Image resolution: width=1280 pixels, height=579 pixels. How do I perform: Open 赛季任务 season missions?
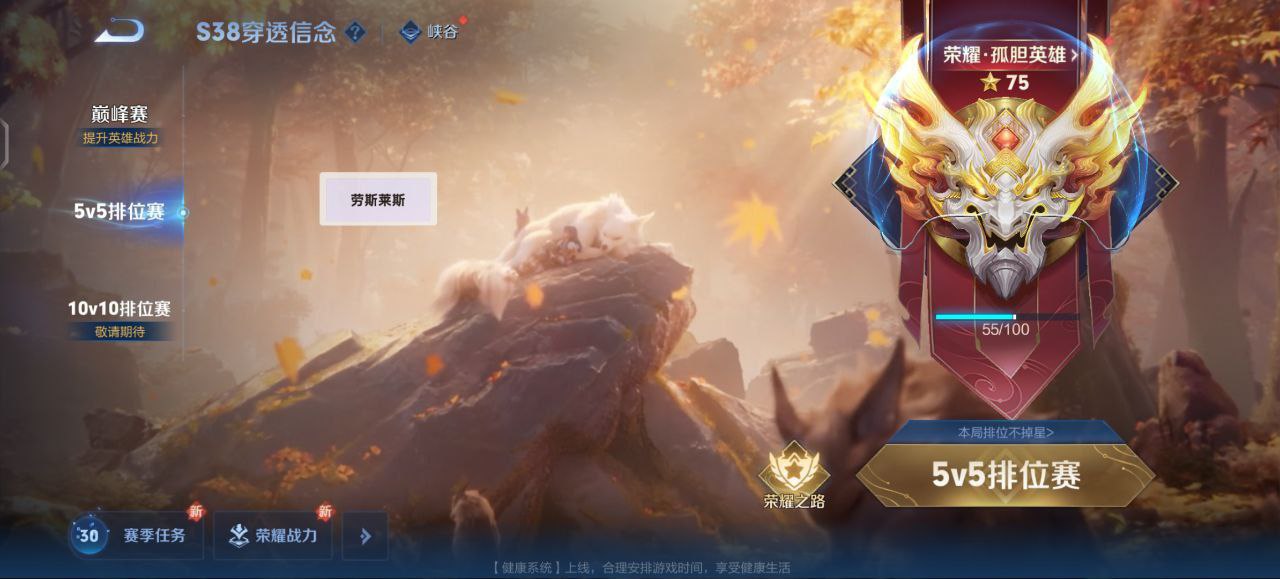click(137, 536)
